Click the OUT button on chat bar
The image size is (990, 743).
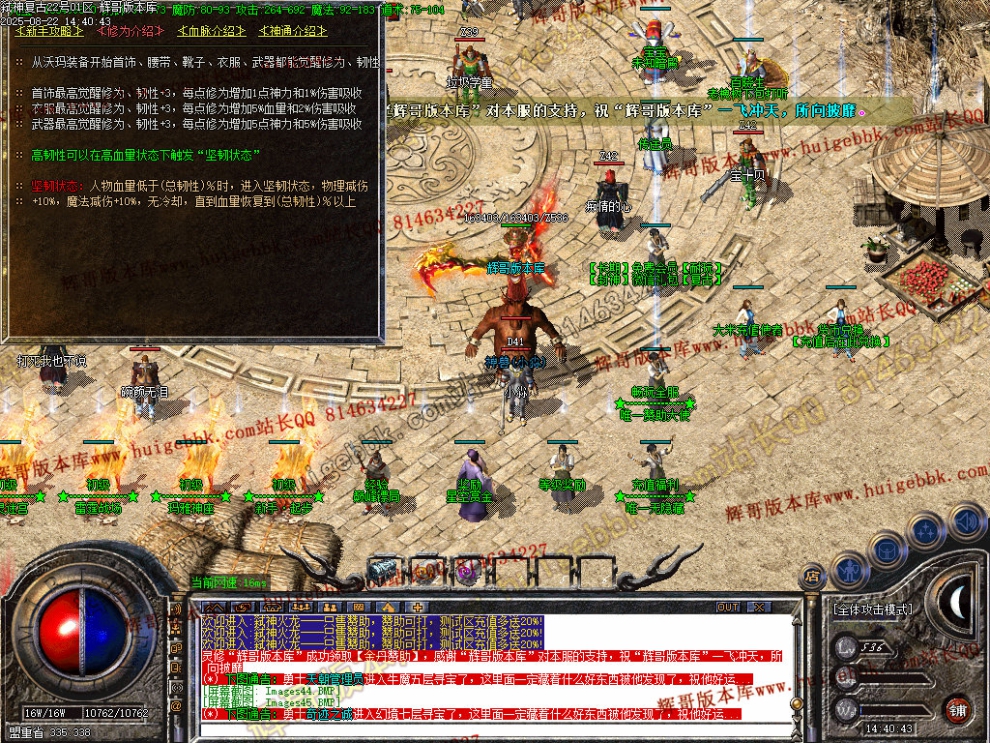(728, 606)
